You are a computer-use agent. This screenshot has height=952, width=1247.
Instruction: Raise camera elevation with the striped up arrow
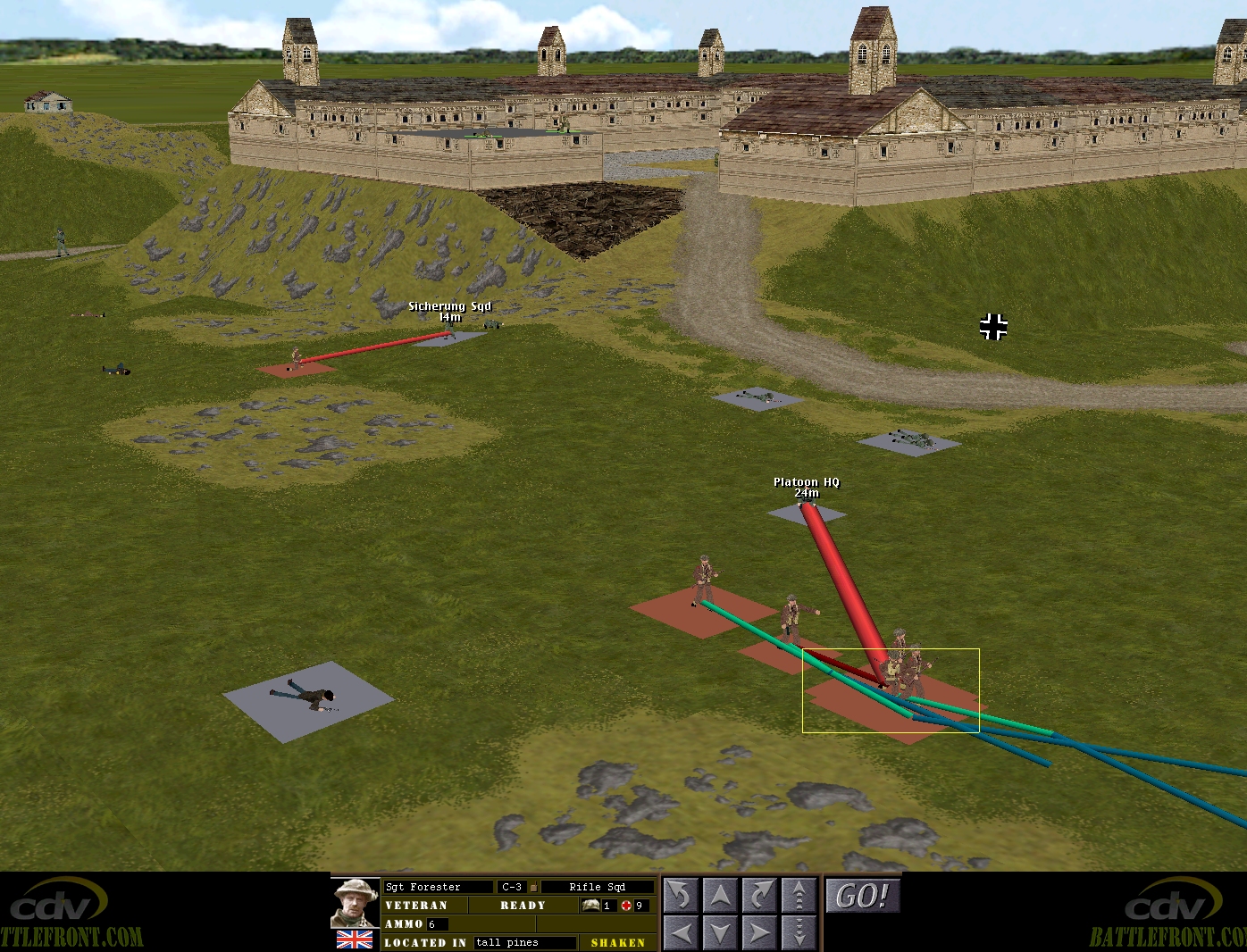799,895
